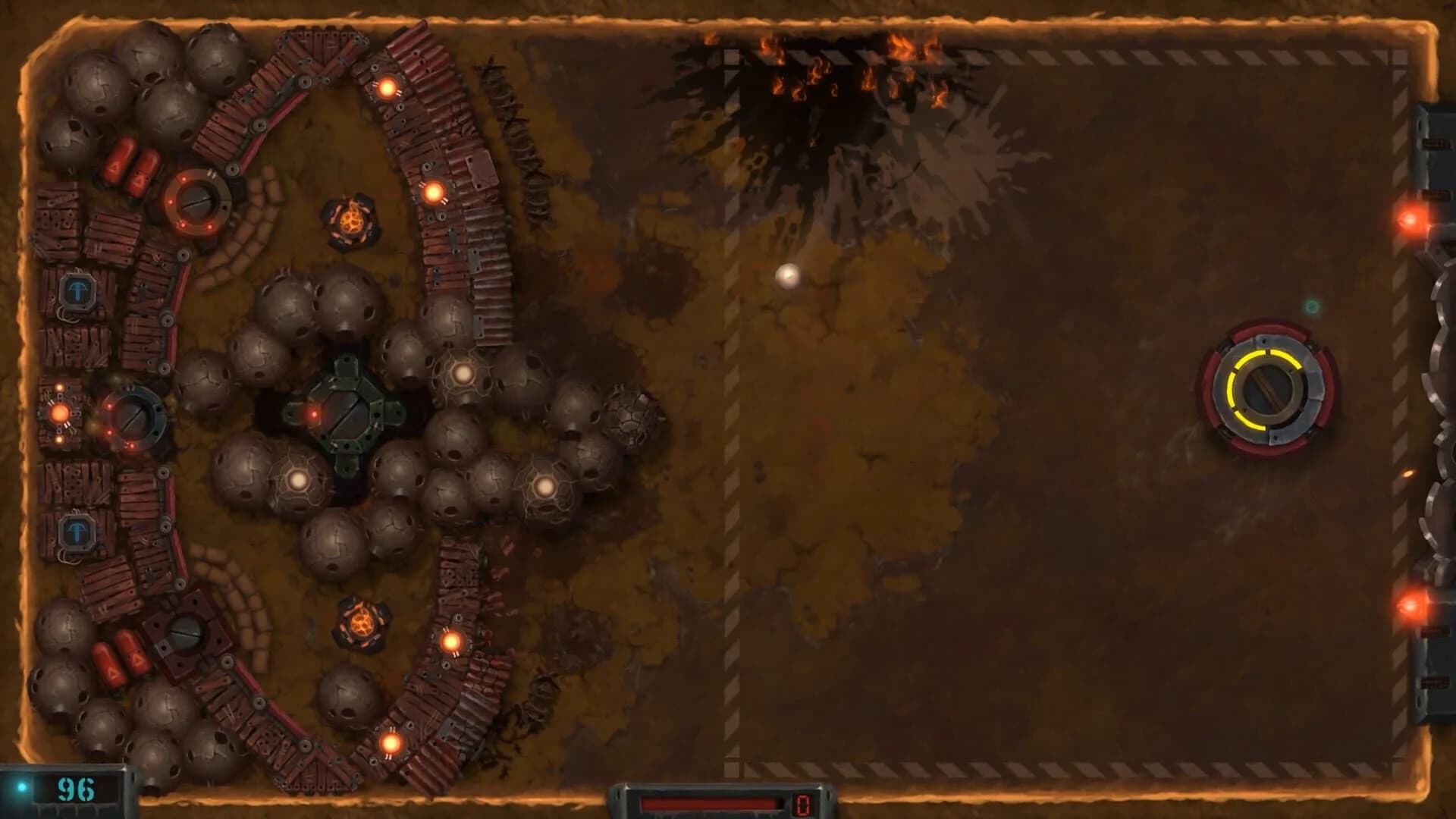Viewport: 1456px width, 819px height.
Task: Click the red hatch bumper near the top-left cluster
Action: 199,204
